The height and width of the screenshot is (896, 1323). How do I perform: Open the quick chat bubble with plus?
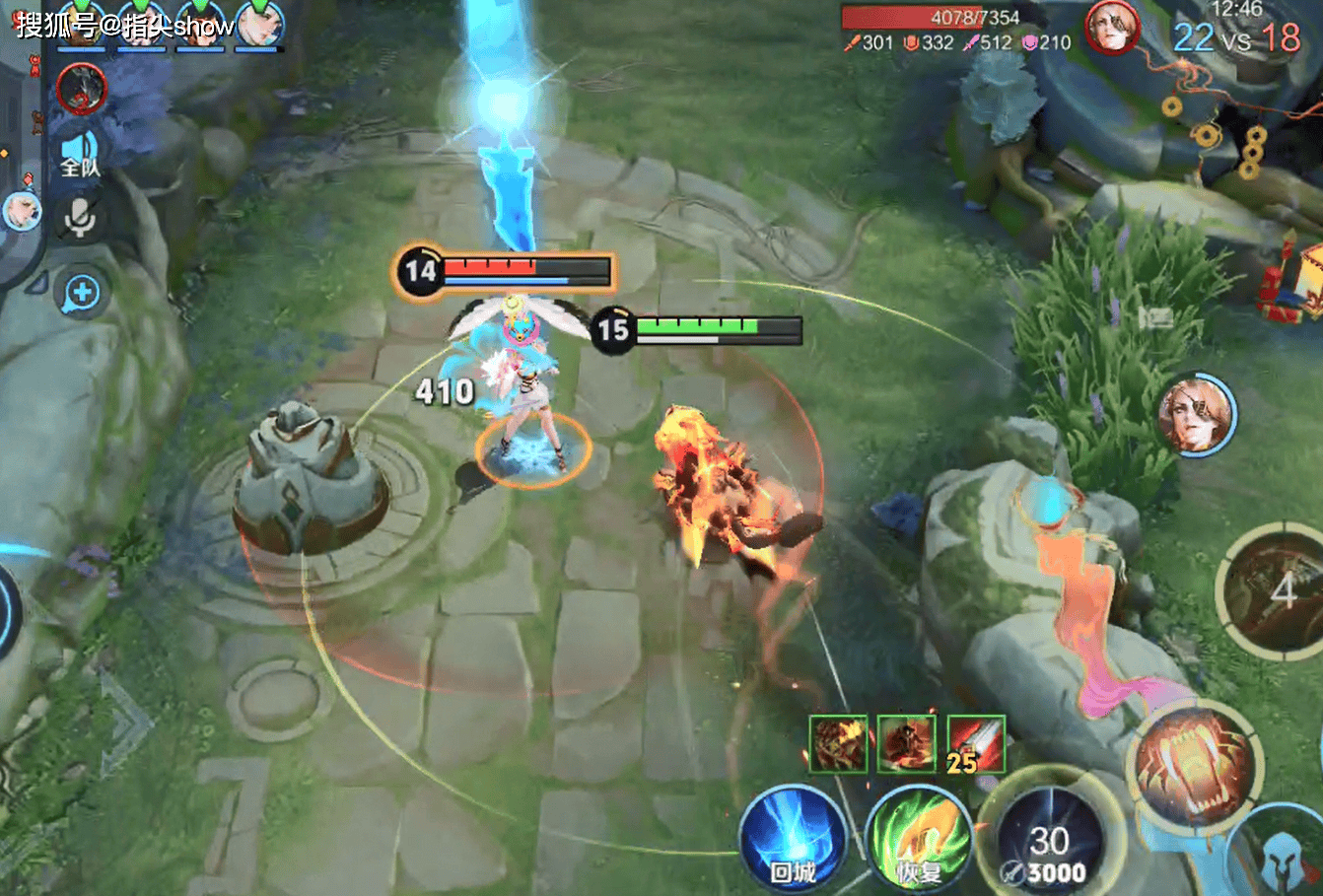82,293
